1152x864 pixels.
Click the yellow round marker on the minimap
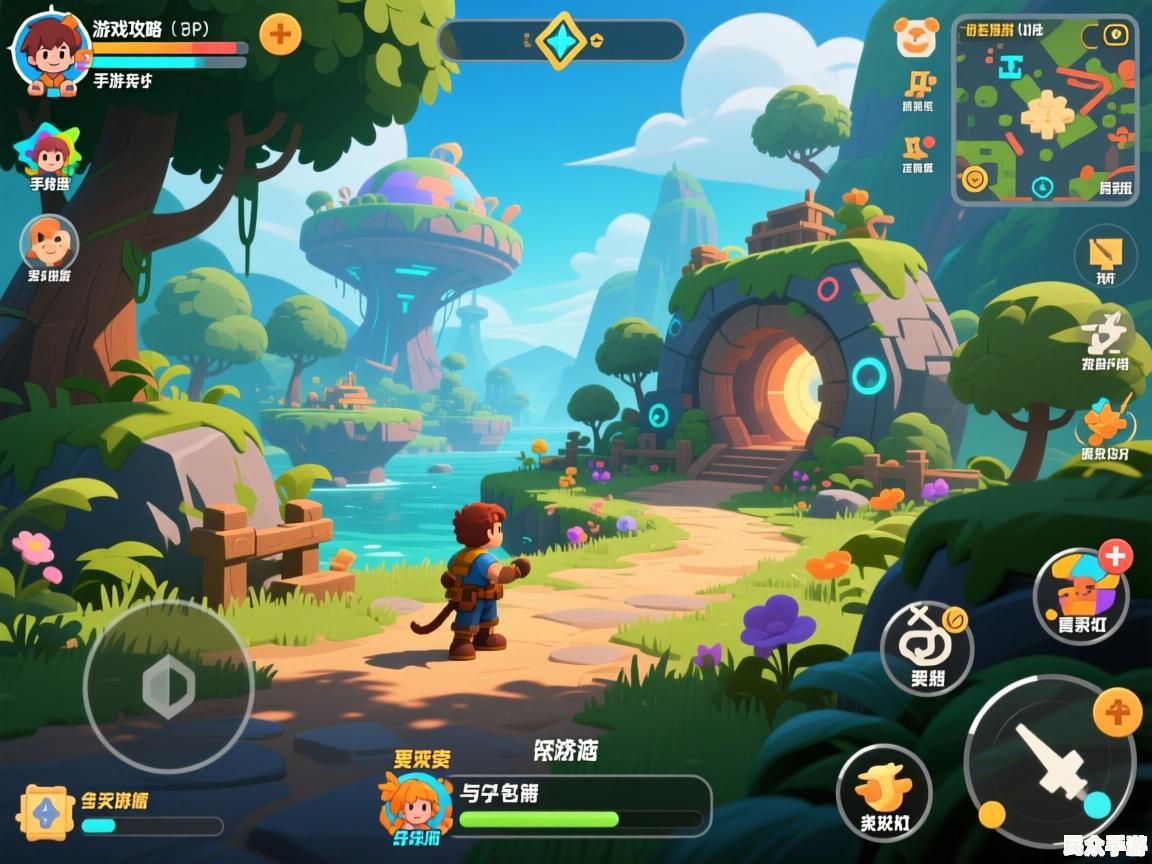click(973, 179)
